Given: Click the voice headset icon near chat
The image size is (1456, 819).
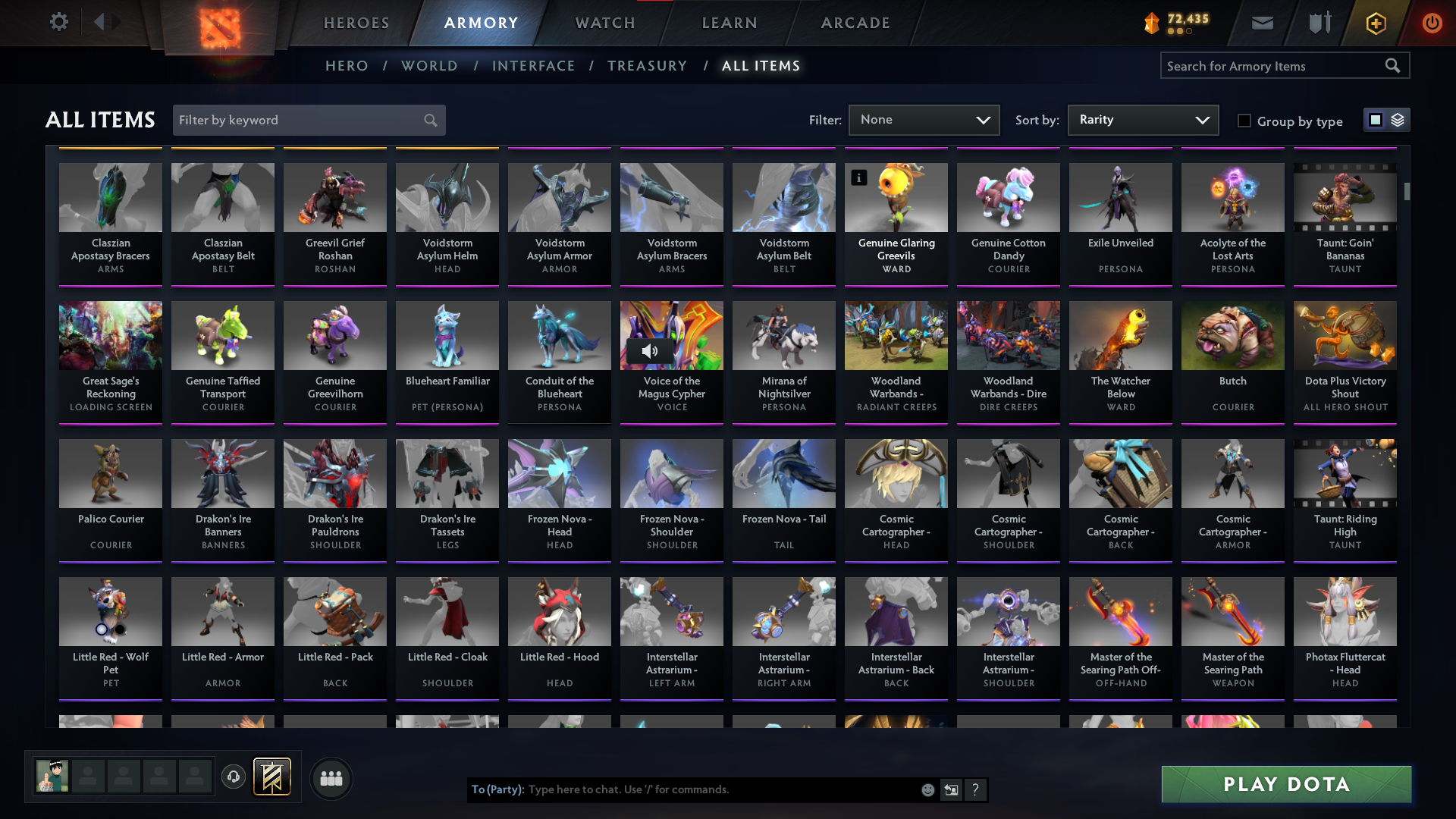Looking at the screenshot, I should (234, 777).
